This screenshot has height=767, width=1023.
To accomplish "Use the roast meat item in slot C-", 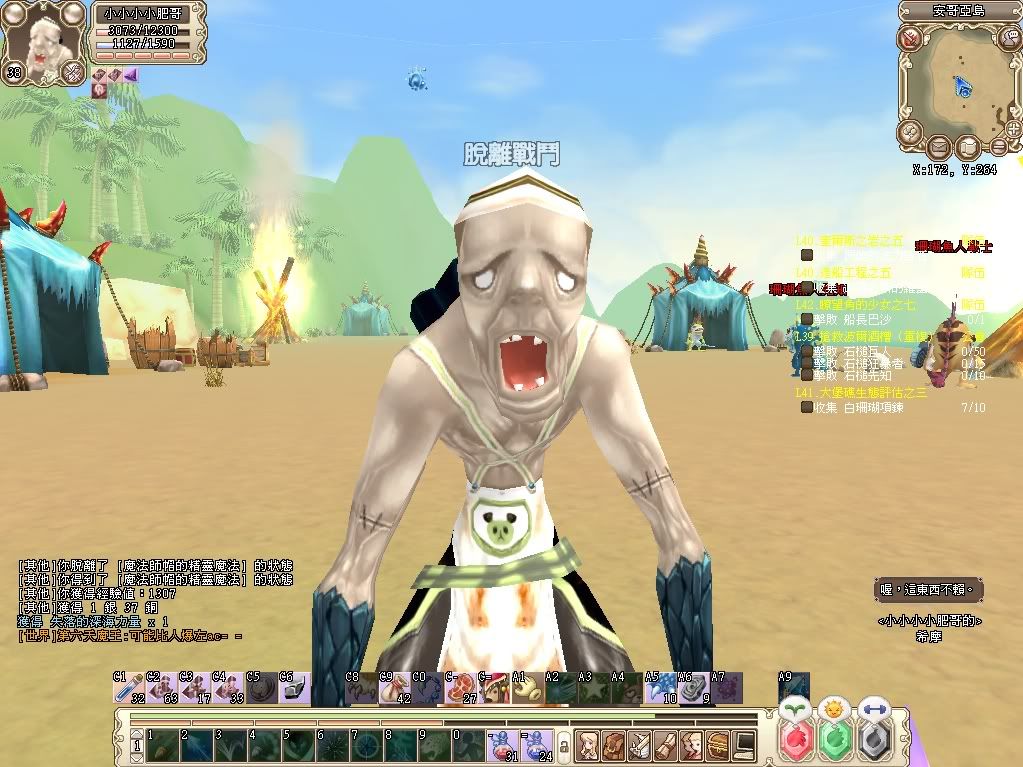I will (x=461, y=687).
